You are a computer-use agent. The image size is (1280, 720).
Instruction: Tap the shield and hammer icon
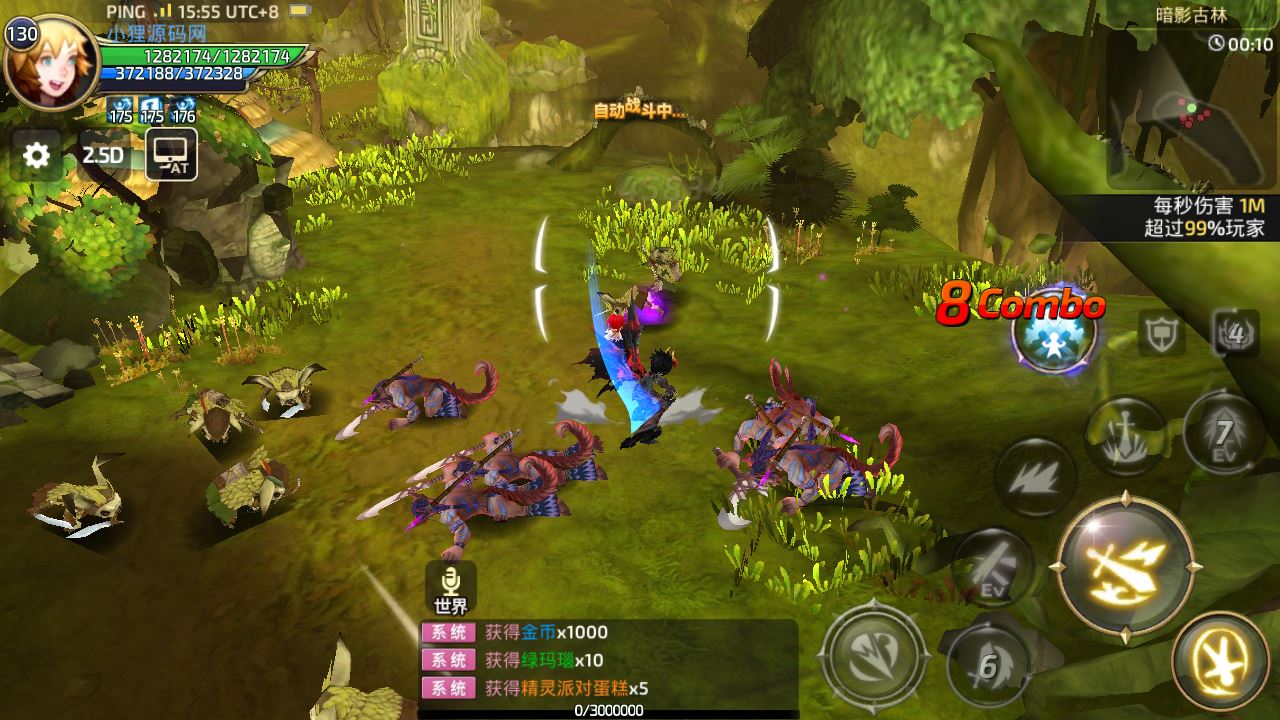point(1161,334)
